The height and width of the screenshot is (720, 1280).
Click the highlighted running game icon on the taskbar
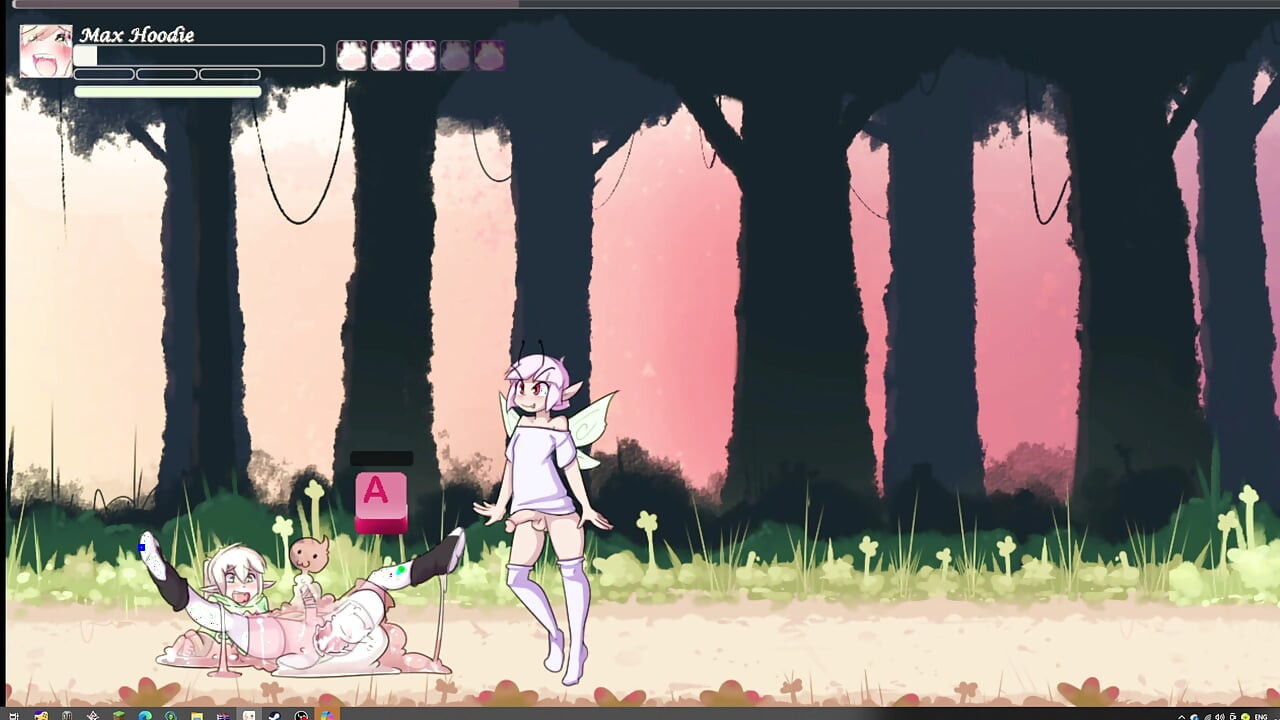pos(325,713)
